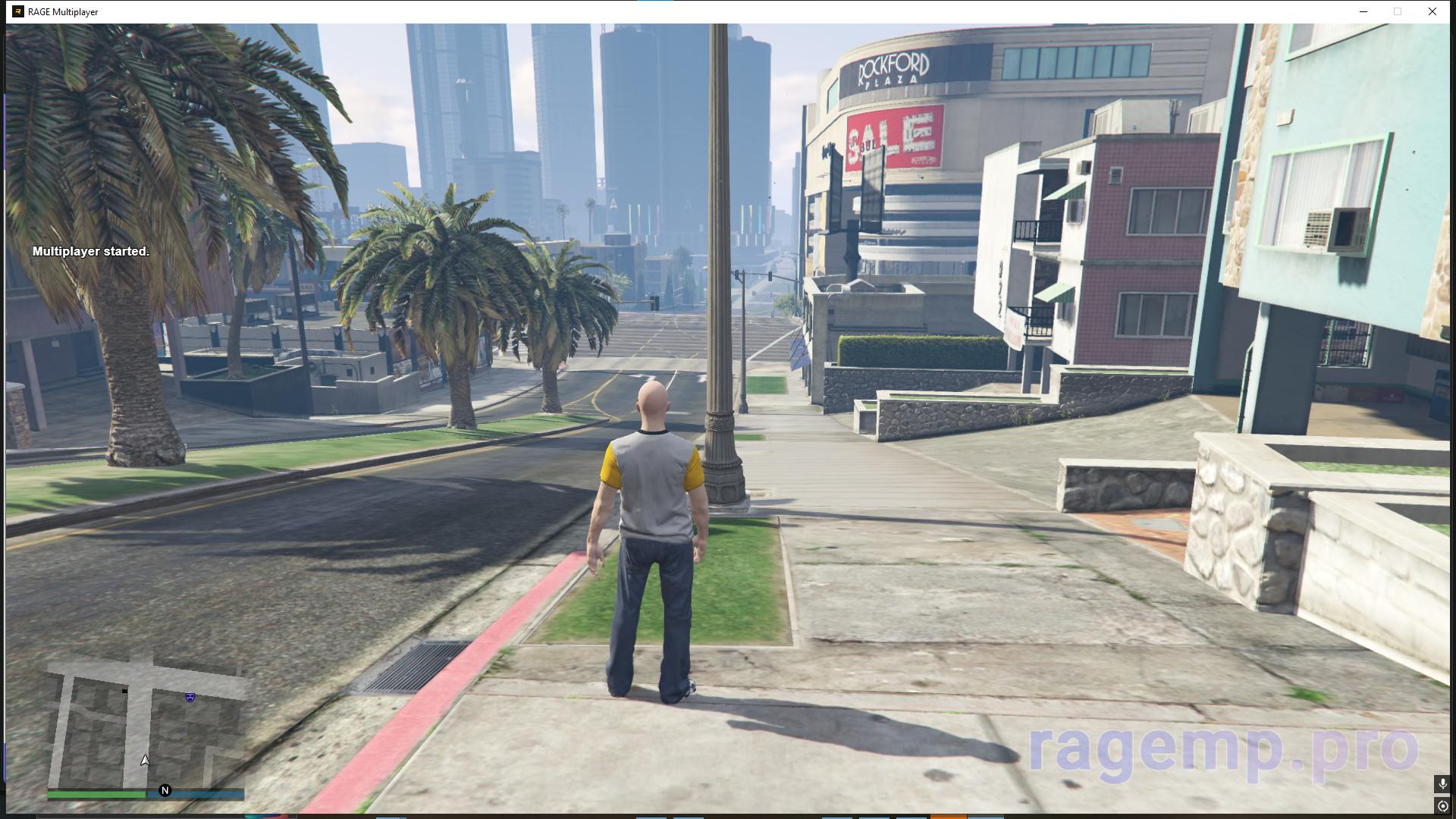
Task: Minimize the RAGE Multiplayer window
Action: point(1363,11)
